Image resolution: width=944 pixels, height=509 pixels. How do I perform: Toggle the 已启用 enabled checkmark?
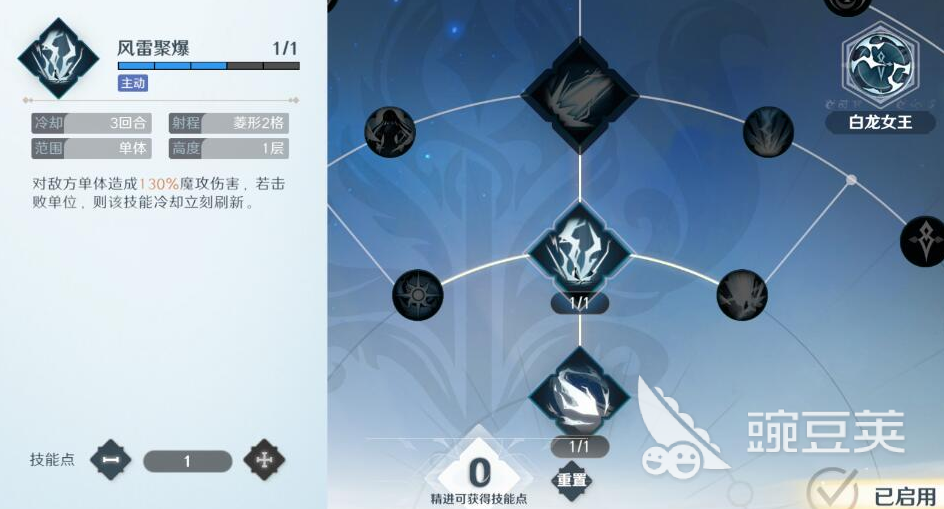pyautogui.click(x=832, y=492)
